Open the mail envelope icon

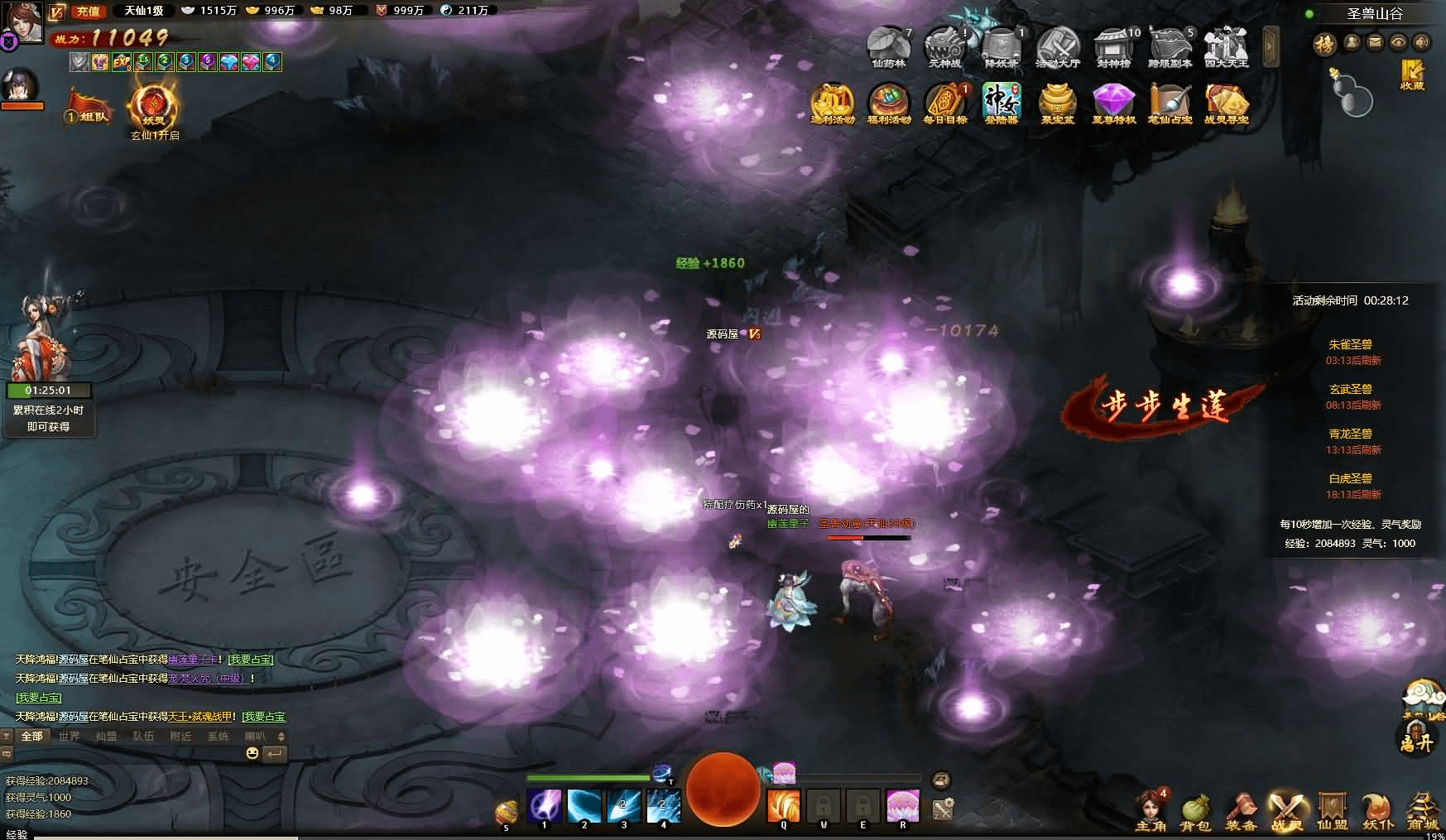click(1375, 42)
